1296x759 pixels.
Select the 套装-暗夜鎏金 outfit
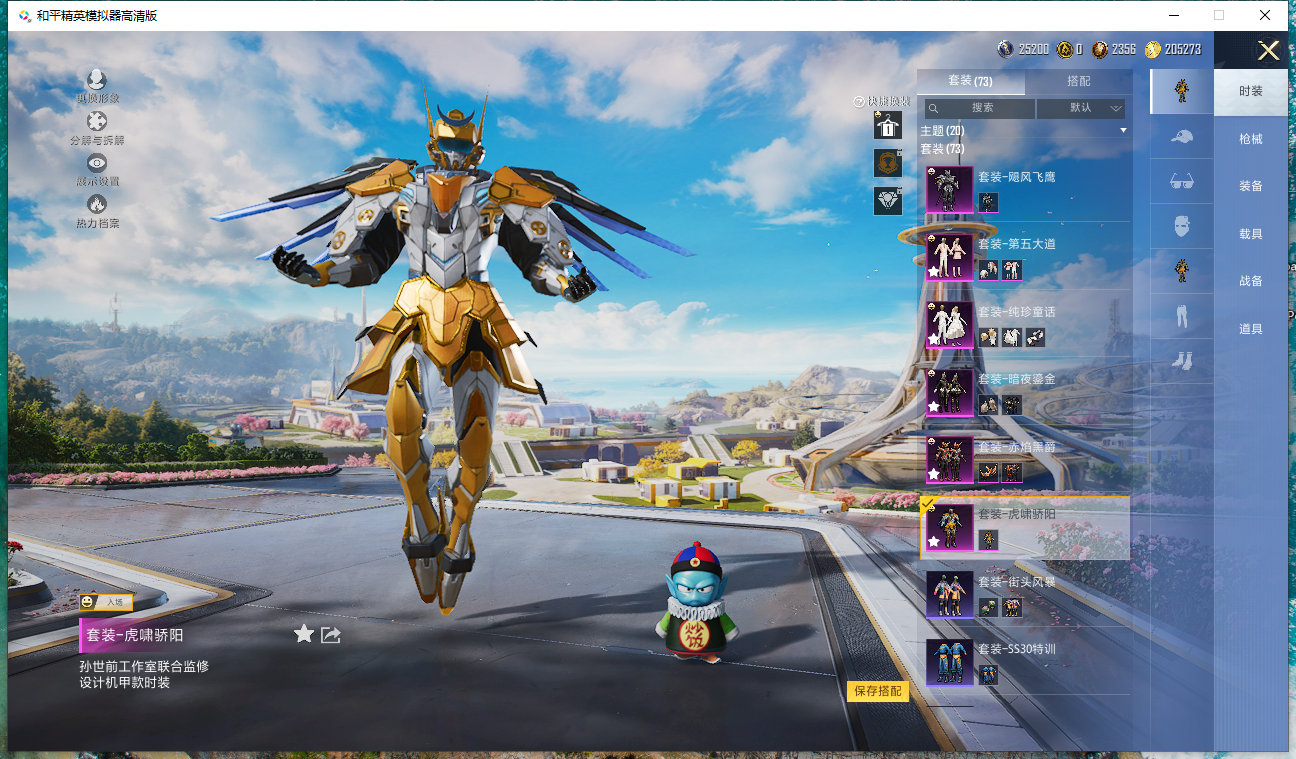[x=1025, y=391]
